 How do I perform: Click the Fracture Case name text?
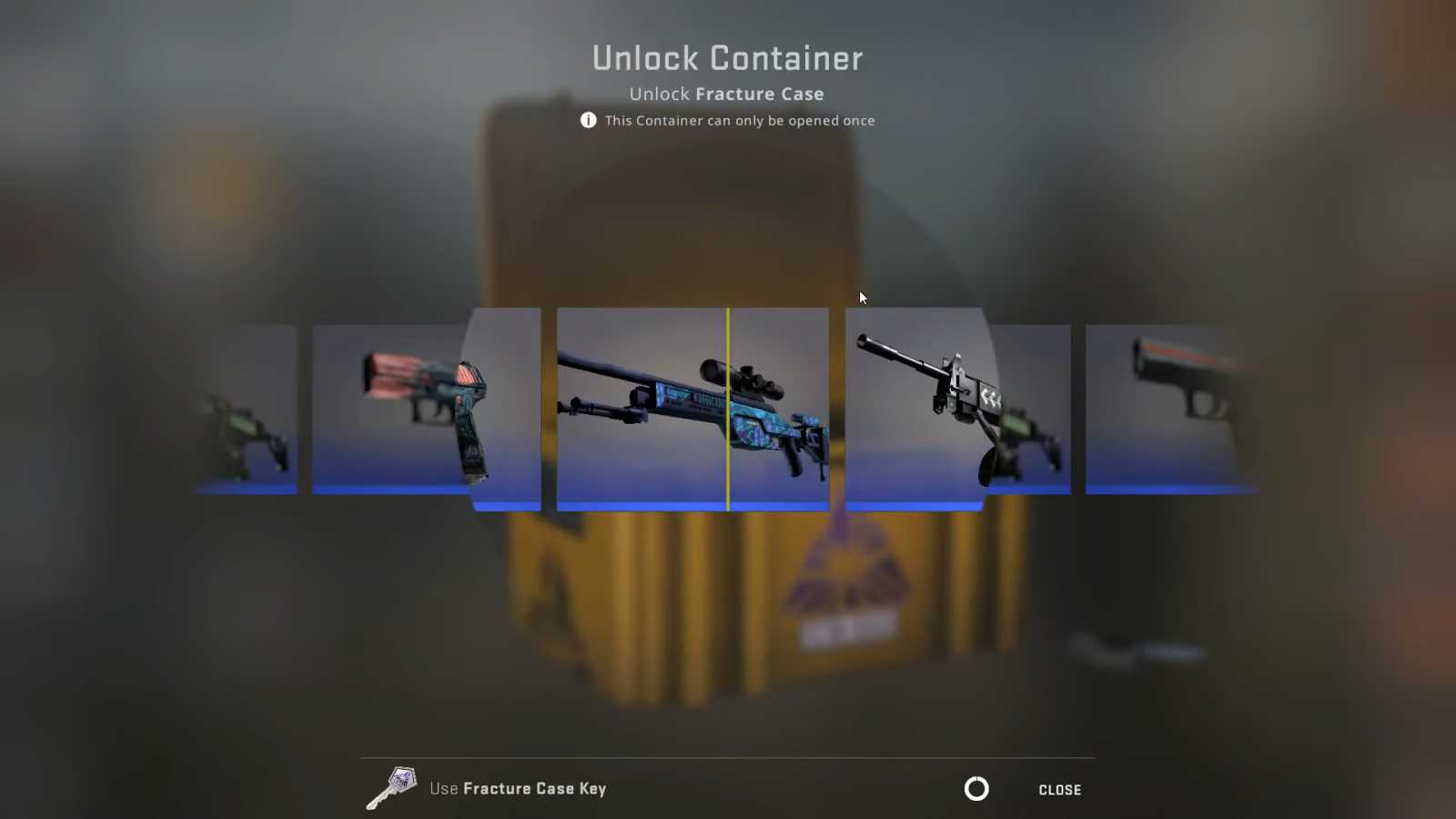coord(759,94)
